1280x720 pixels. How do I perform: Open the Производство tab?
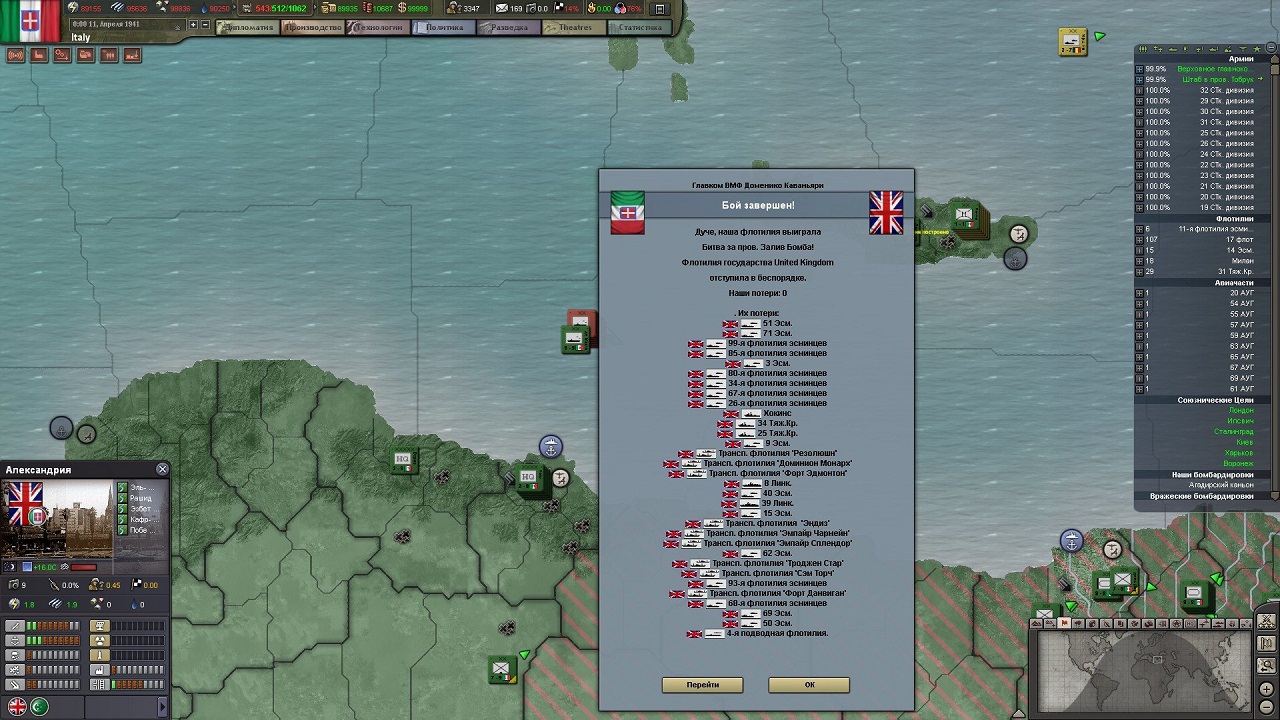tap(312, 28)
